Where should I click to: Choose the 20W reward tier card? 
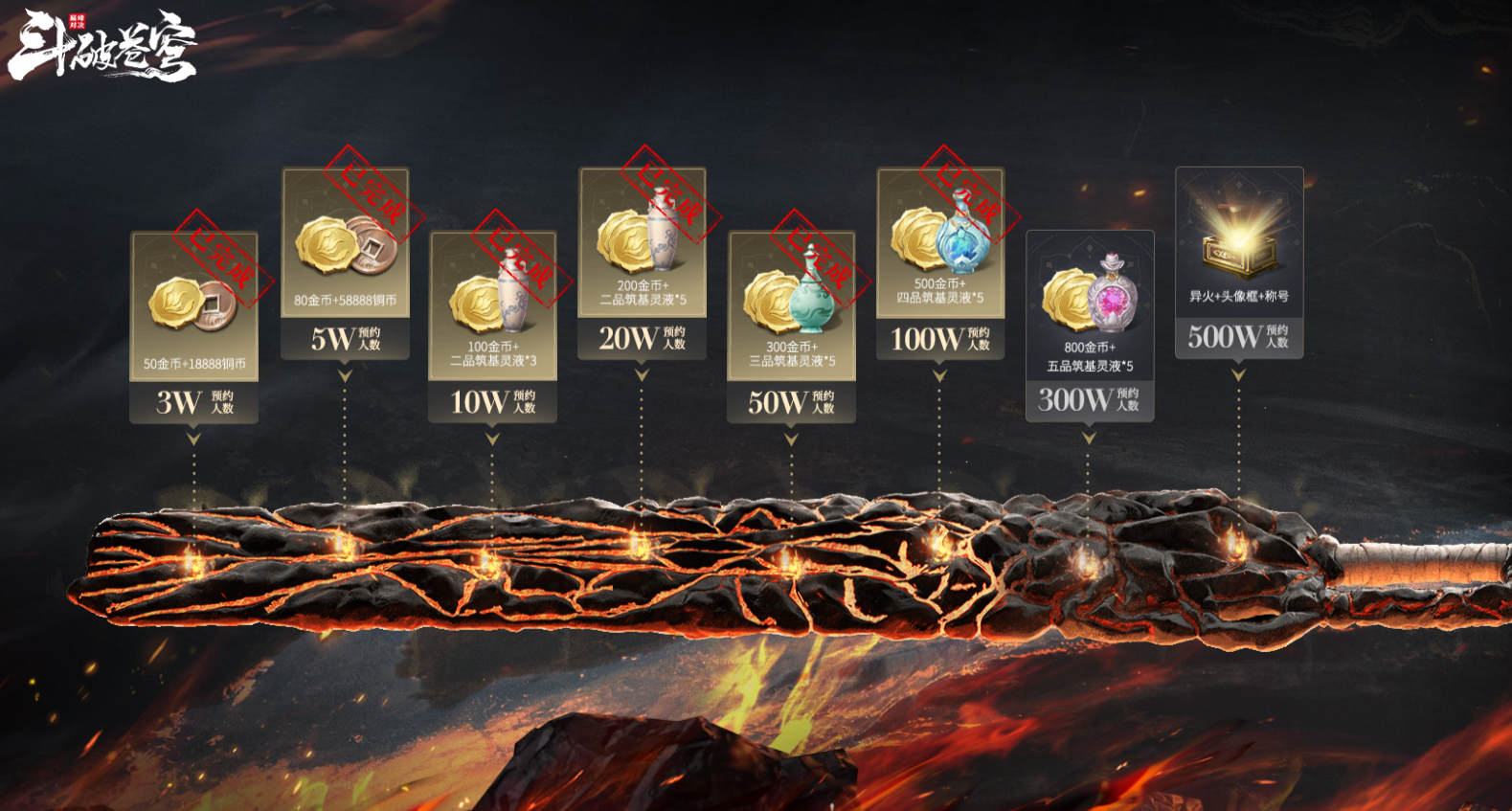(642, 262)
